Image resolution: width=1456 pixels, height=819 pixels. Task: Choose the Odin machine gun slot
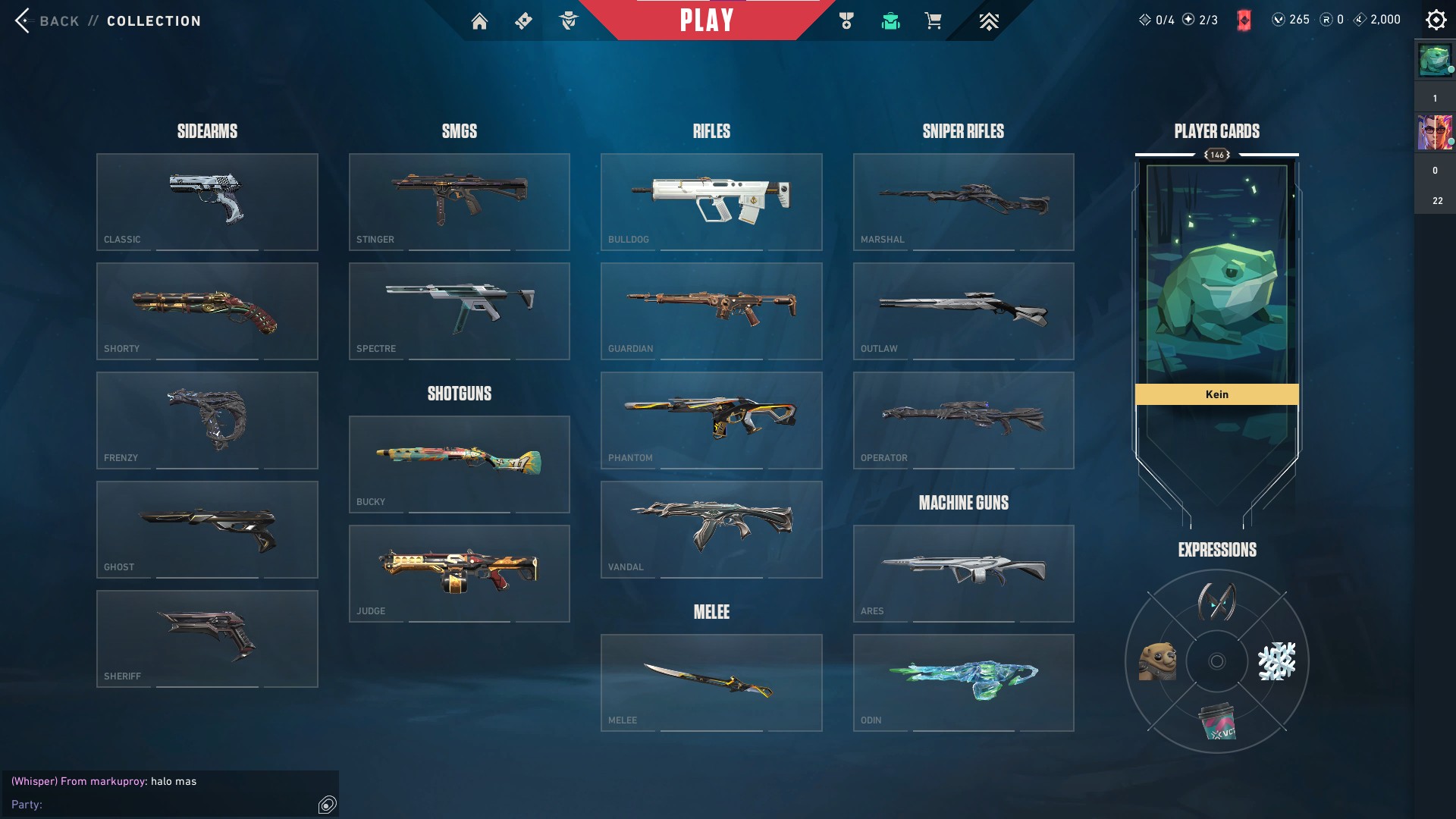[963, 682]
